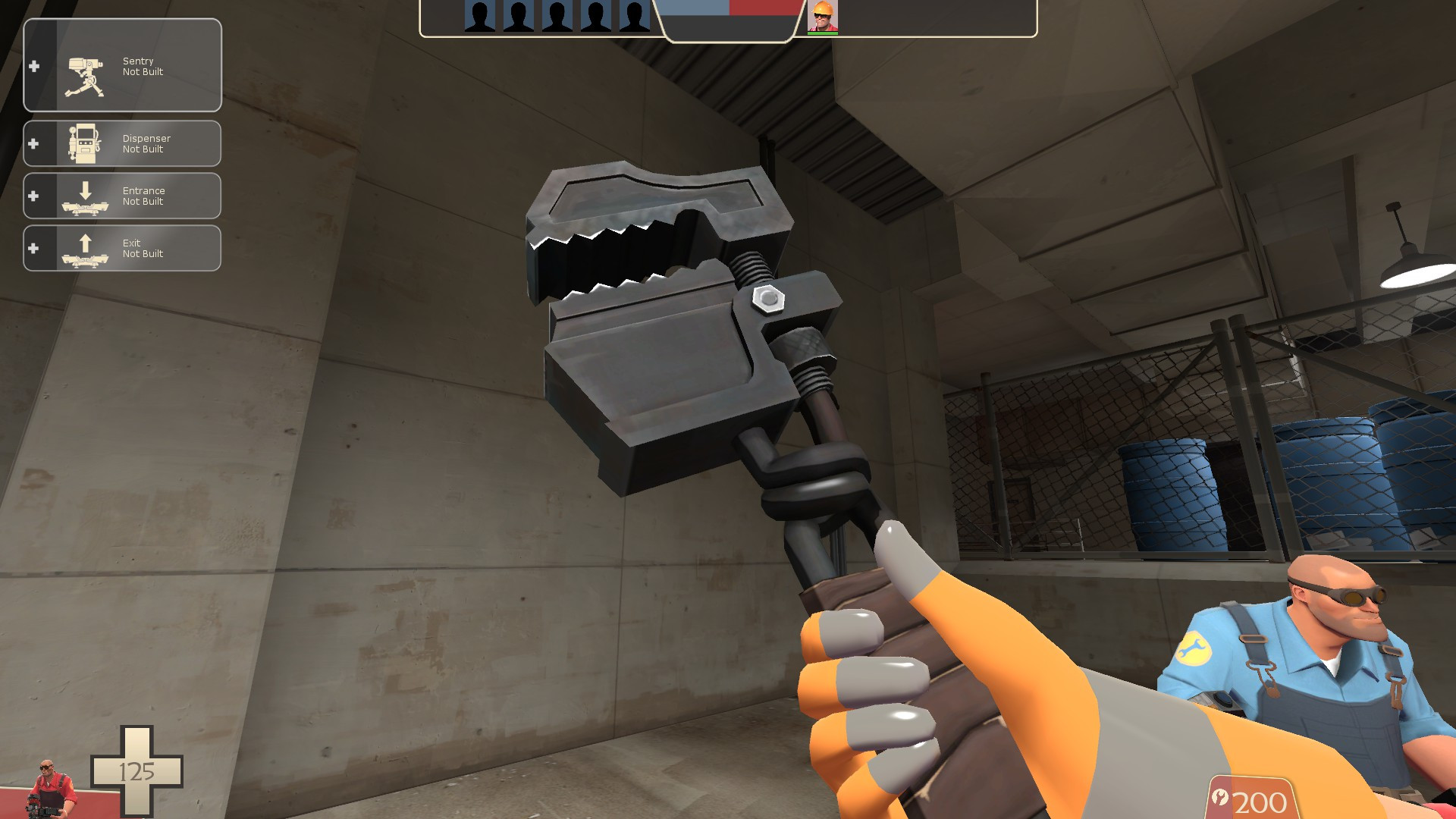Expand the Sentry build panel
This screenshot has width=1456, height=819.
[x=121, y=67]
